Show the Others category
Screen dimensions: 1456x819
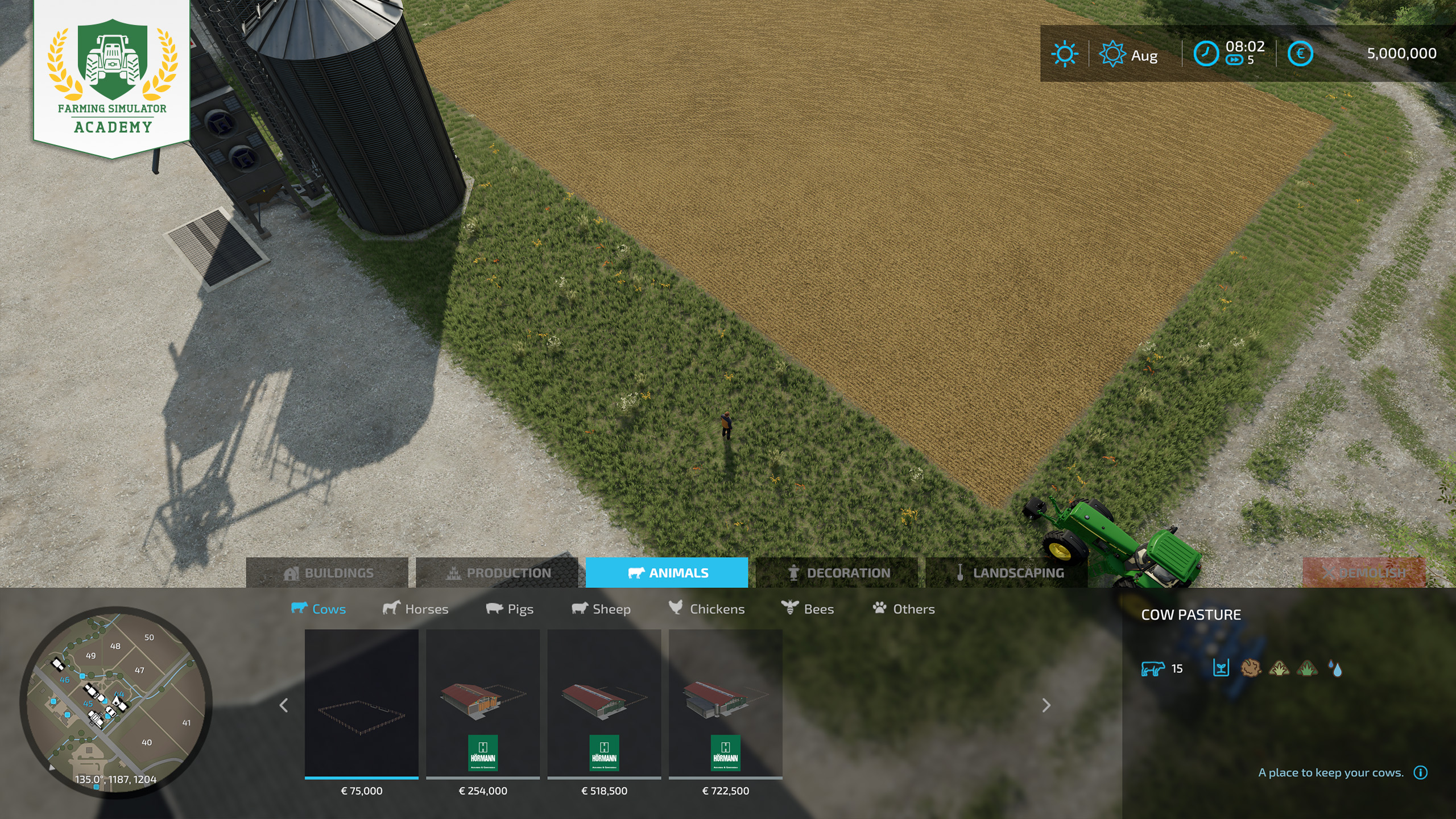coord(904,609)
